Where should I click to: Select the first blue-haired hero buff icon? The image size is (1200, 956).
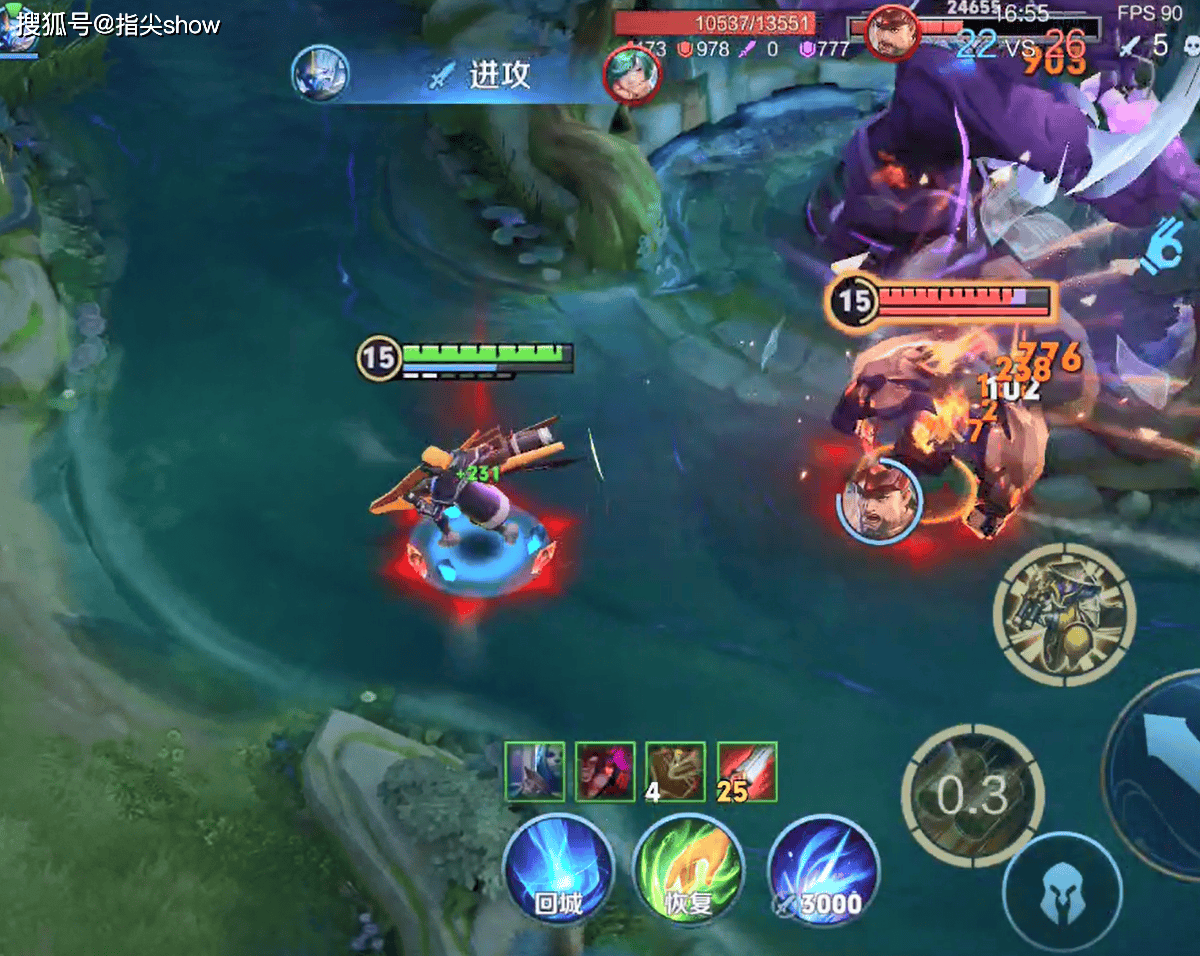[x=534, y=772]
